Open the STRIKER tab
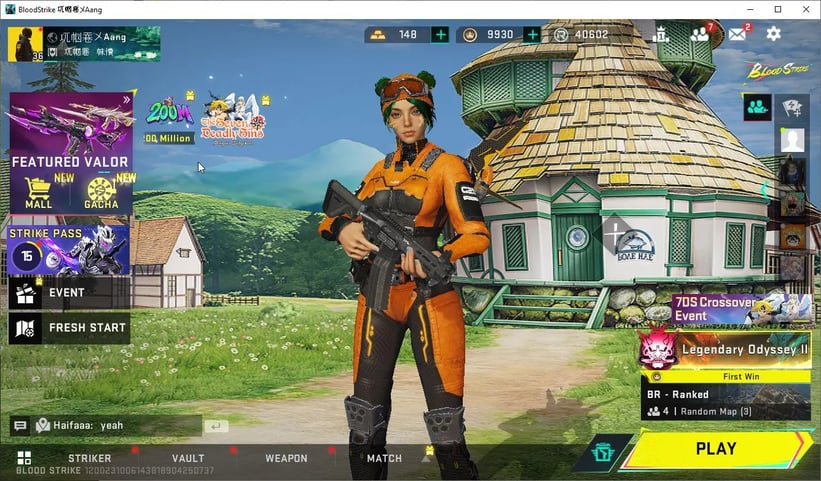The height and width of the screenshot is (481, 821). click(89, 459)
